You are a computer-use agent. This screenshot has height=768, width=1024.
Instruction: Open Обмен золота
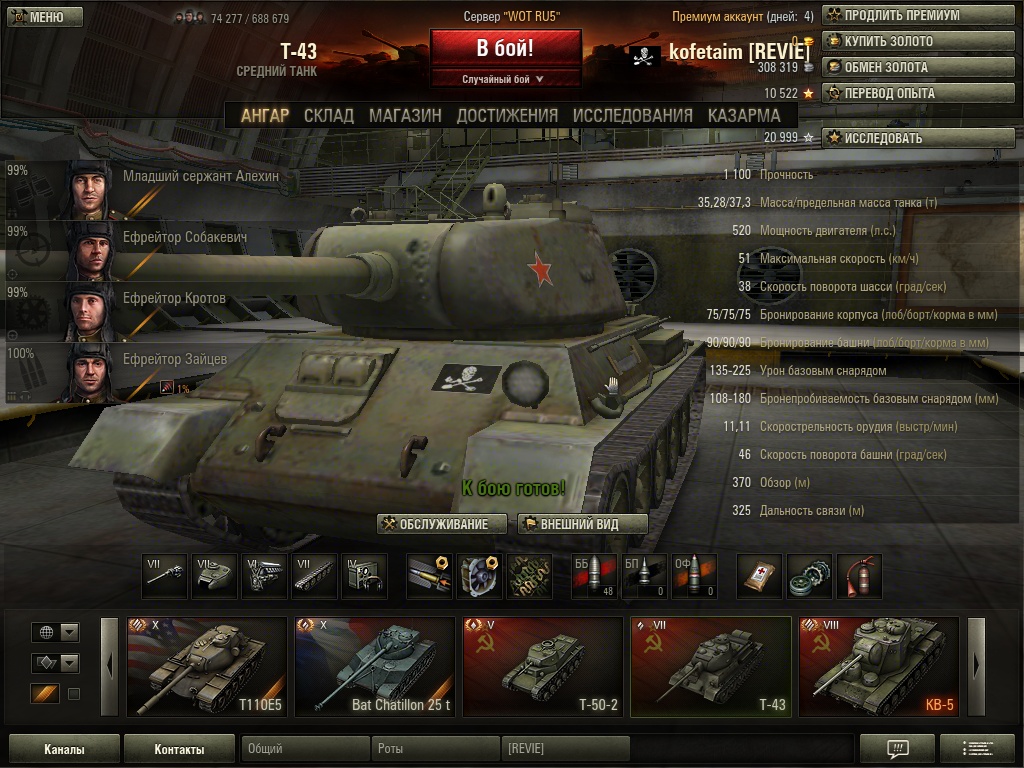pos(917,68)
